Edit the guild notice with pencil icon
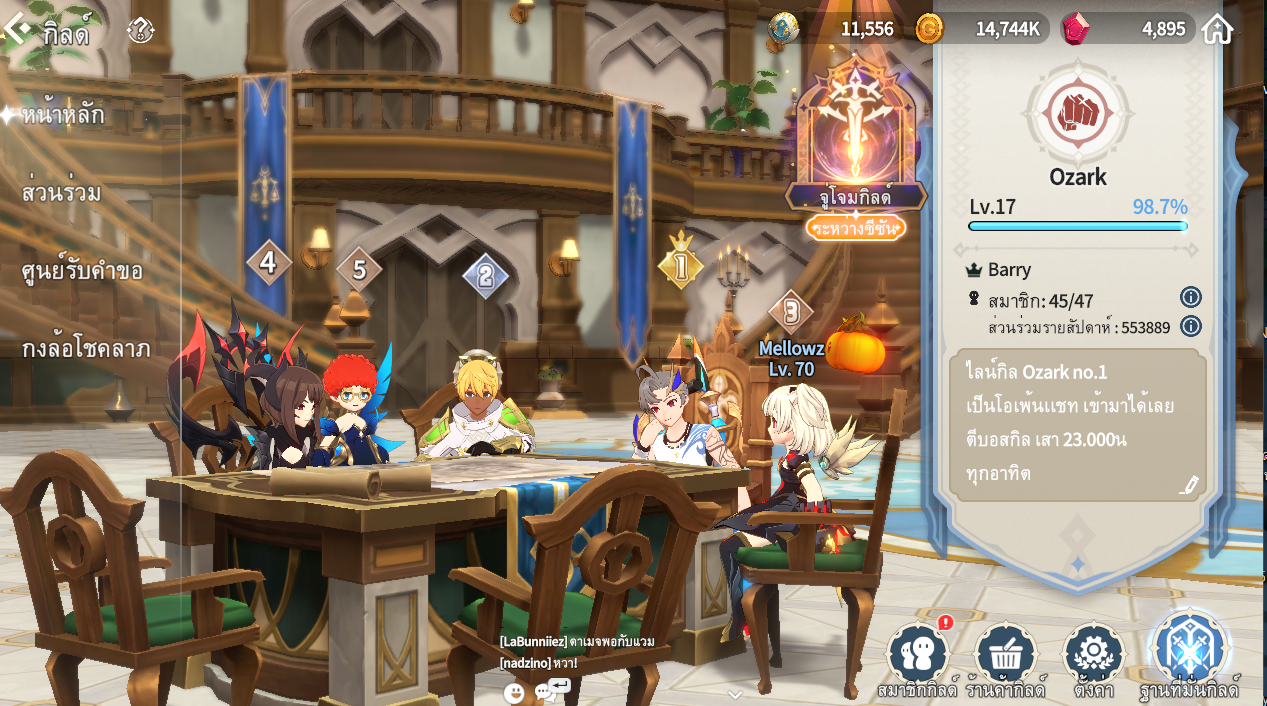This screenshot has height=706, width=1267. (x=1188, y=485)
